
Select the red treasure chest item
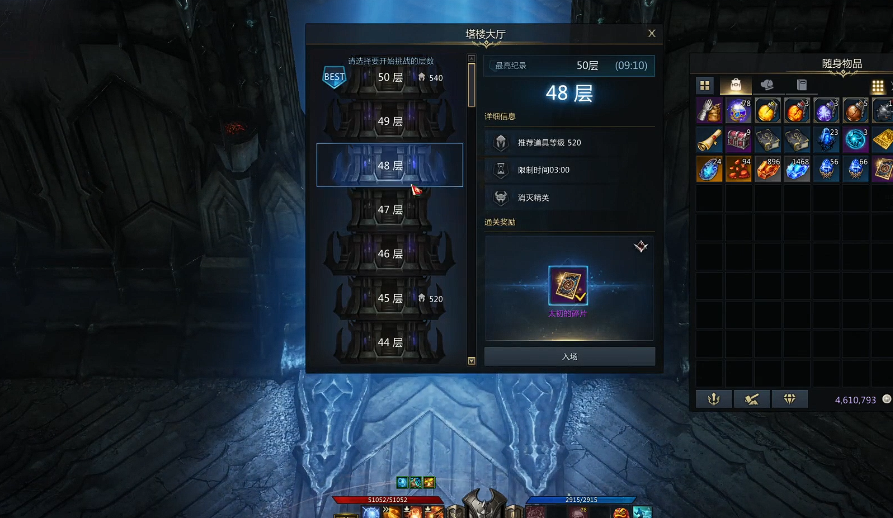(x=738, y=139)
